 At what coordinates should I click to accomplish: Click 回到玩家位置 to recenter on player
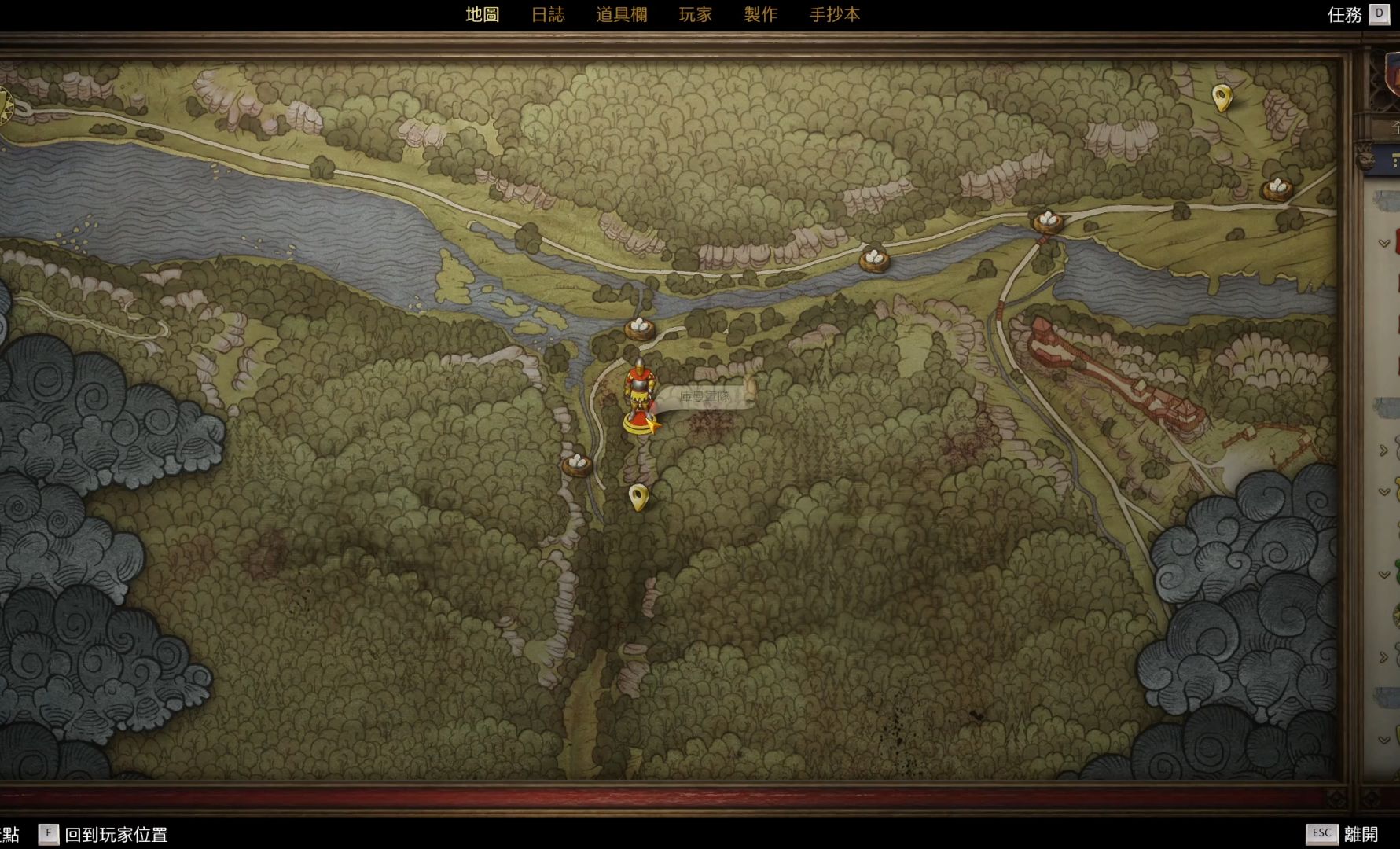point(116,834)
